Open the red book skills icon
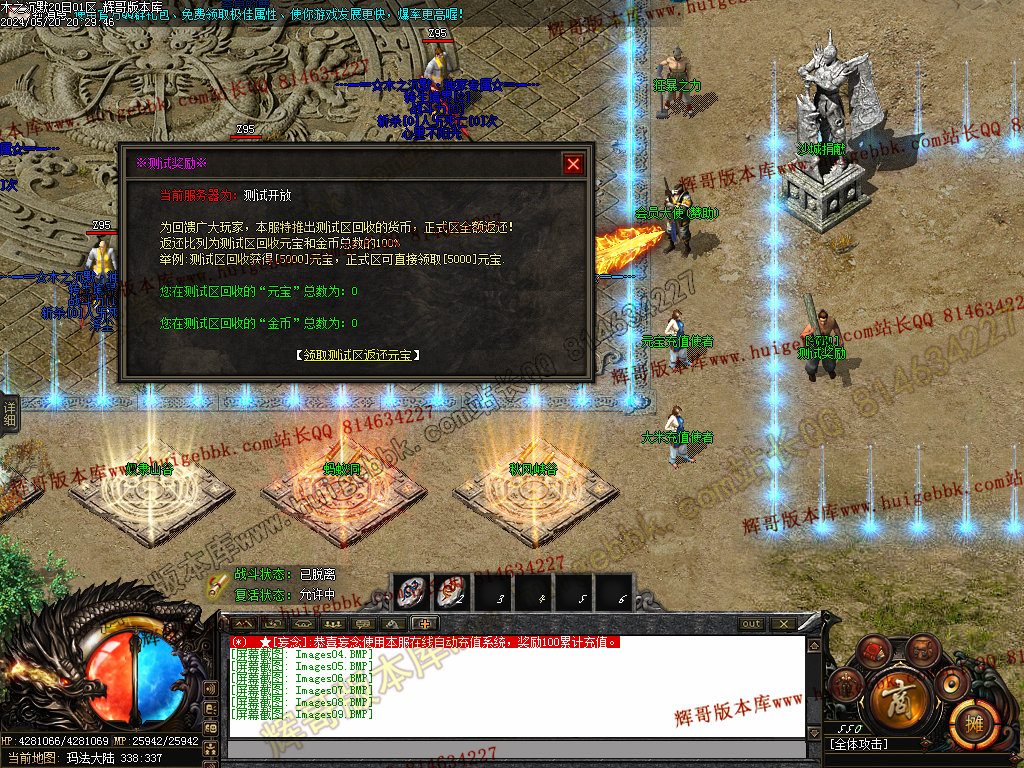The image size is (1024, 768). (x=874, y=651)
